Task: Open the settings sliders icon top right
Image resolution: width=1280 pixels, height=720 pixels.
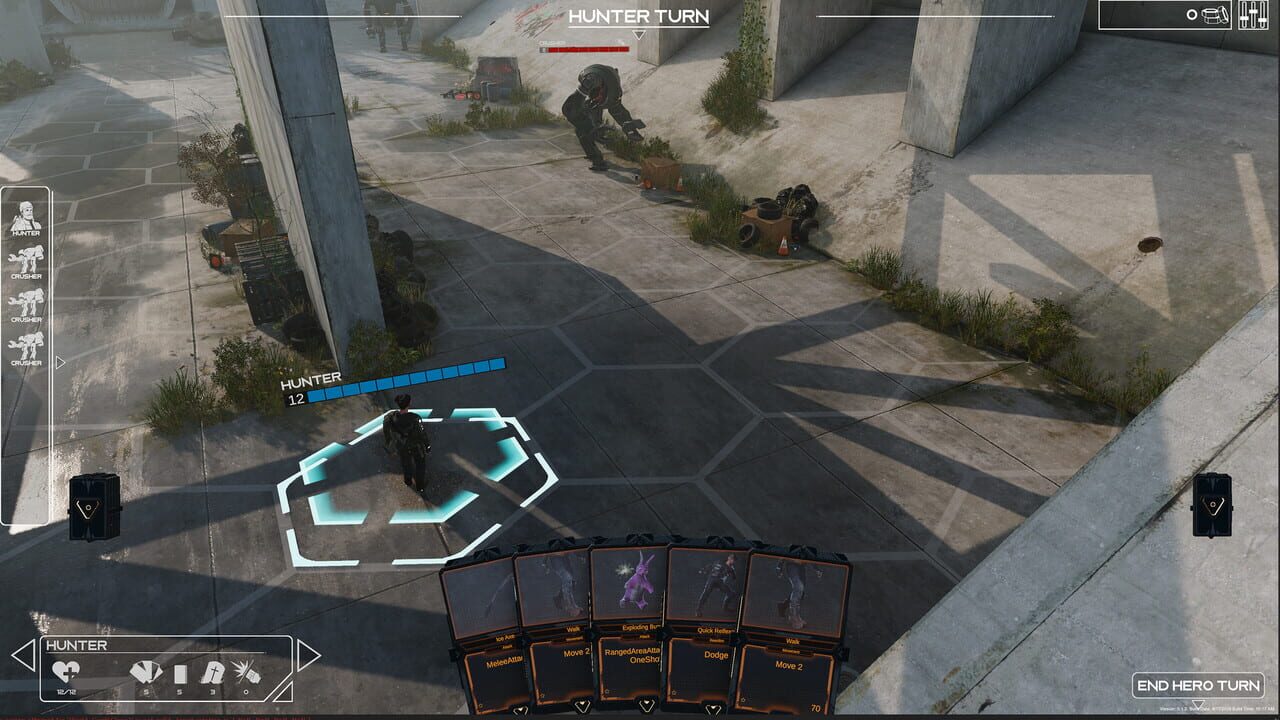Action: click(x=1253, y=15)
